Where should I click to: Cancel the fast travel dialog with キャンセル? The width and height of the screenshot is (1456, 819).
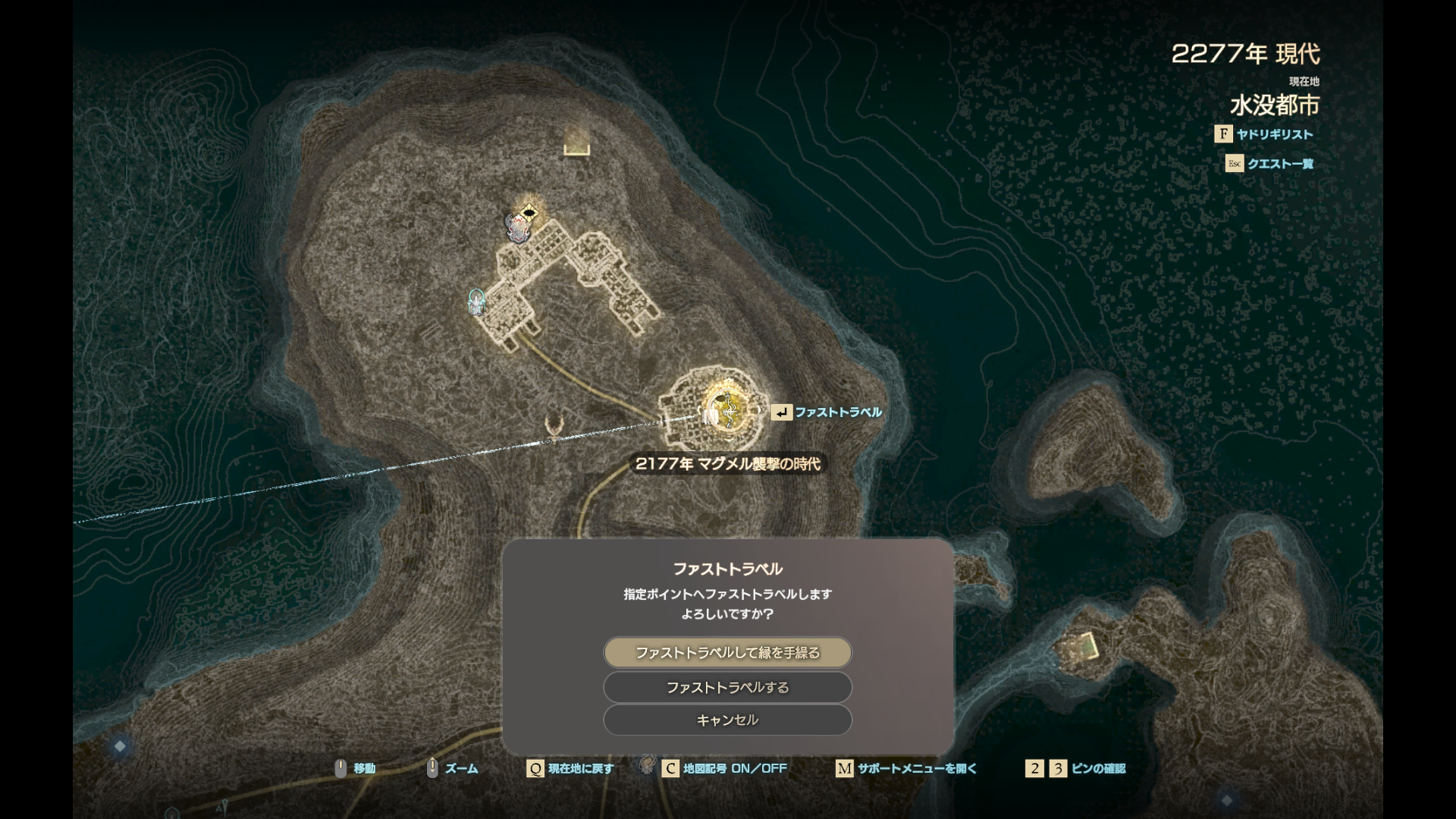point(727,720)
